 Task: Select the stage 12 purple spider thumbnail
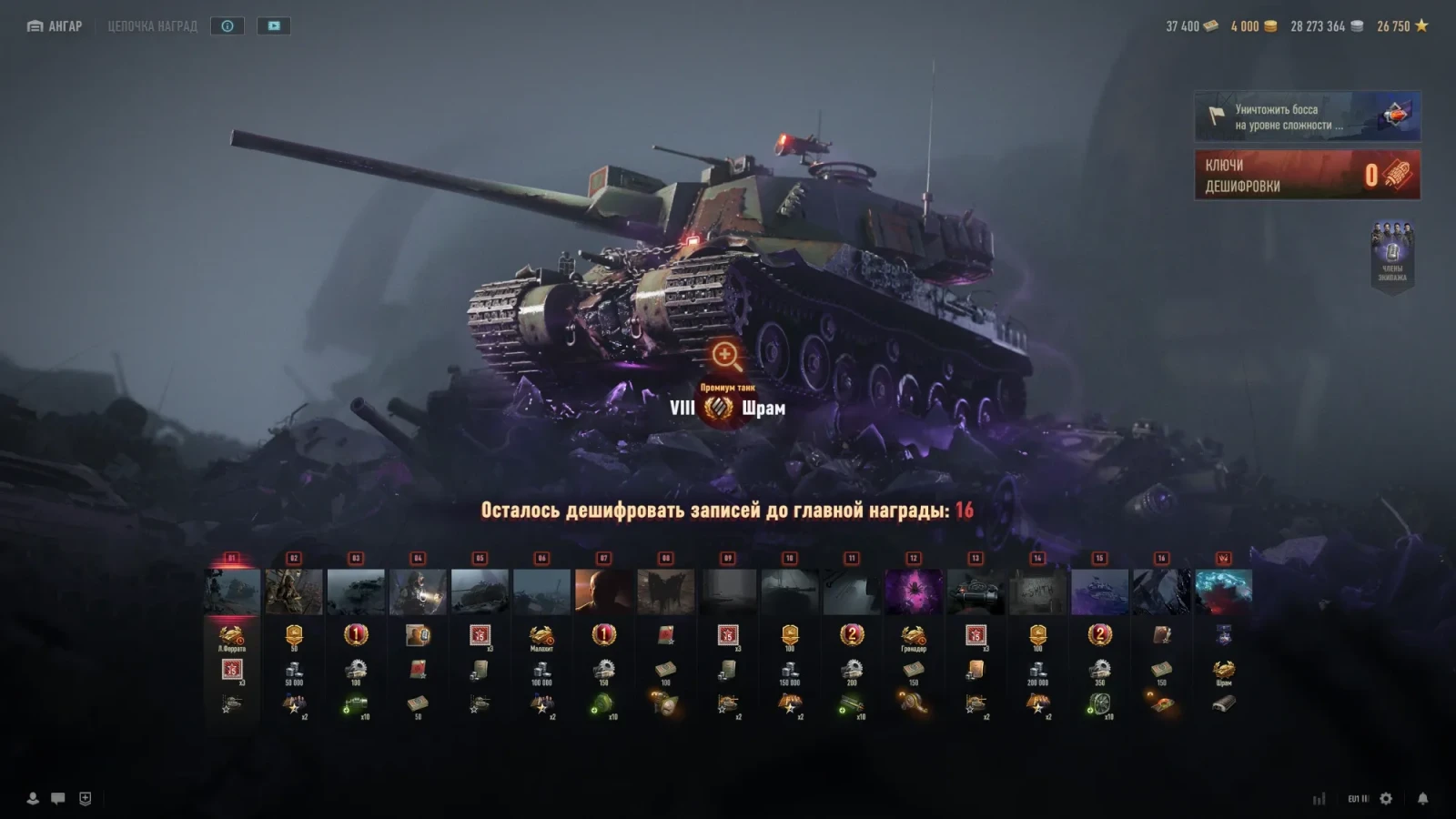coord(914,591)
